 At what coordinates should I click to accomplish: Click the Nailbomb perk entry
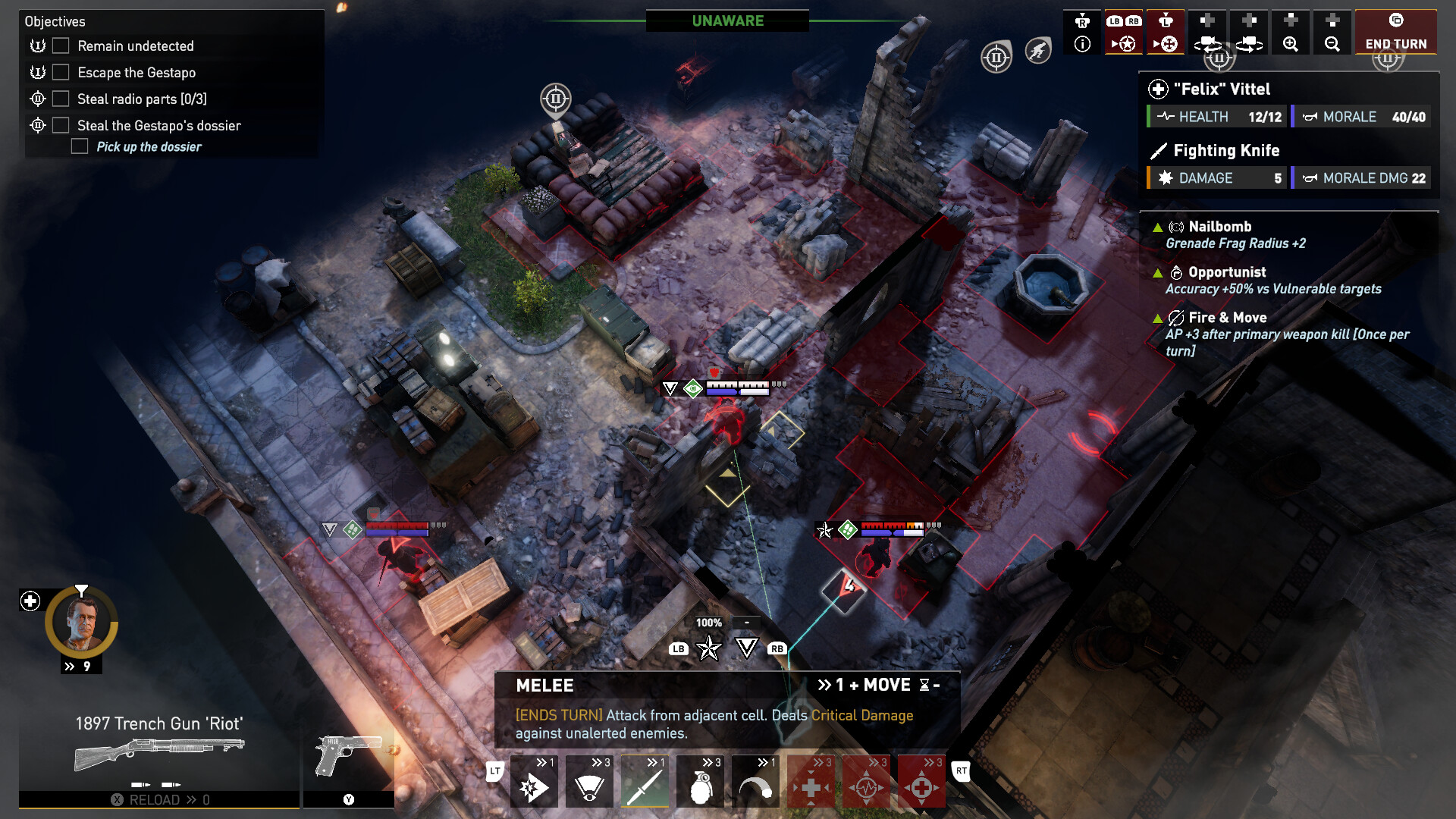coord(1219,227)
